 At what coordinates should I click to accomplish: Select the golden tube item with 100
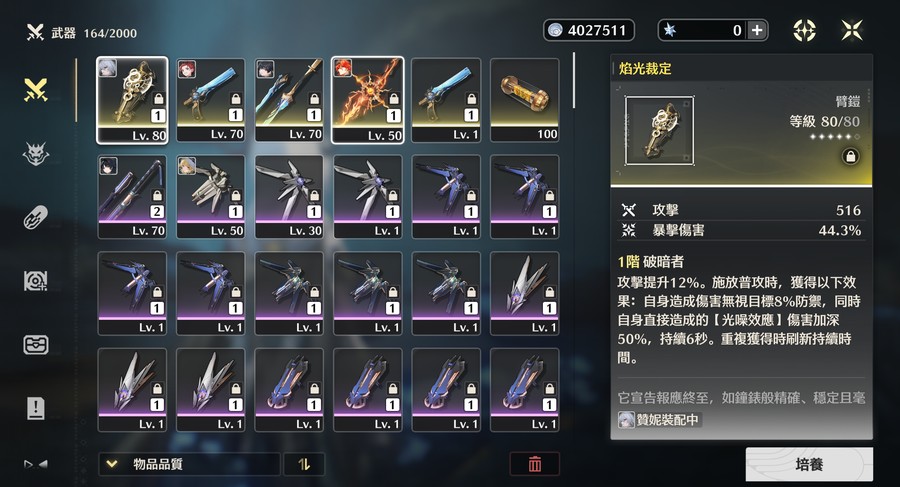coord(525,99)
